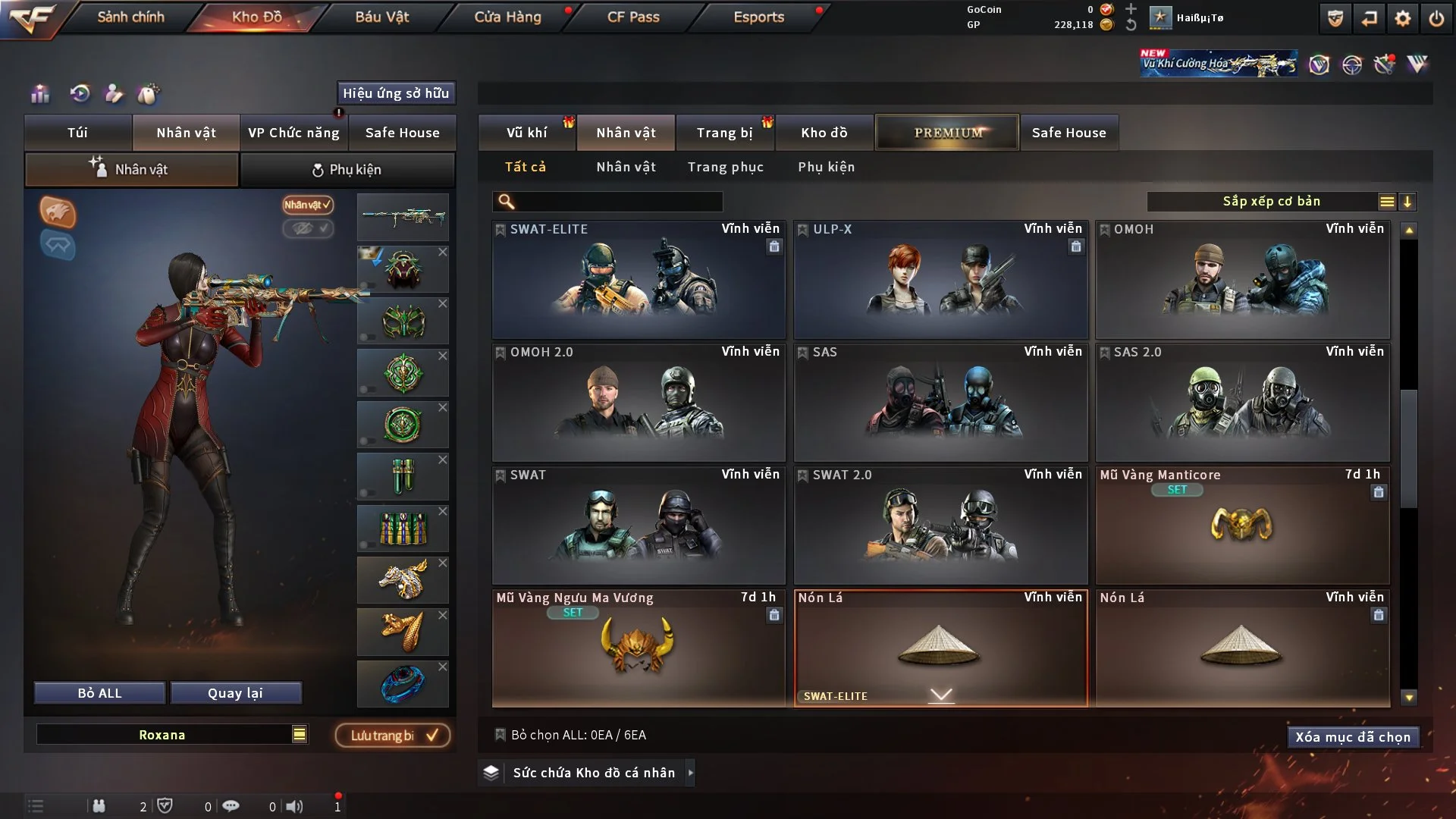The width and height of the screenshot is (1456, 819).
Task: Click the inventory search field
Action: (618, 202)
